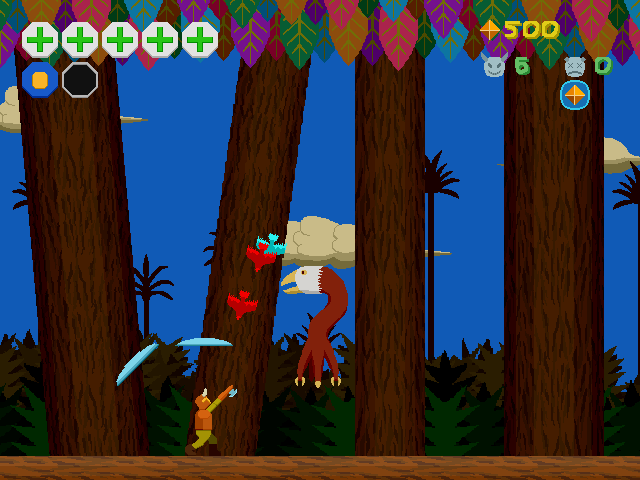The image size is (640, 480).
Task: Activate the blue compass star icon
Action: 575,95
